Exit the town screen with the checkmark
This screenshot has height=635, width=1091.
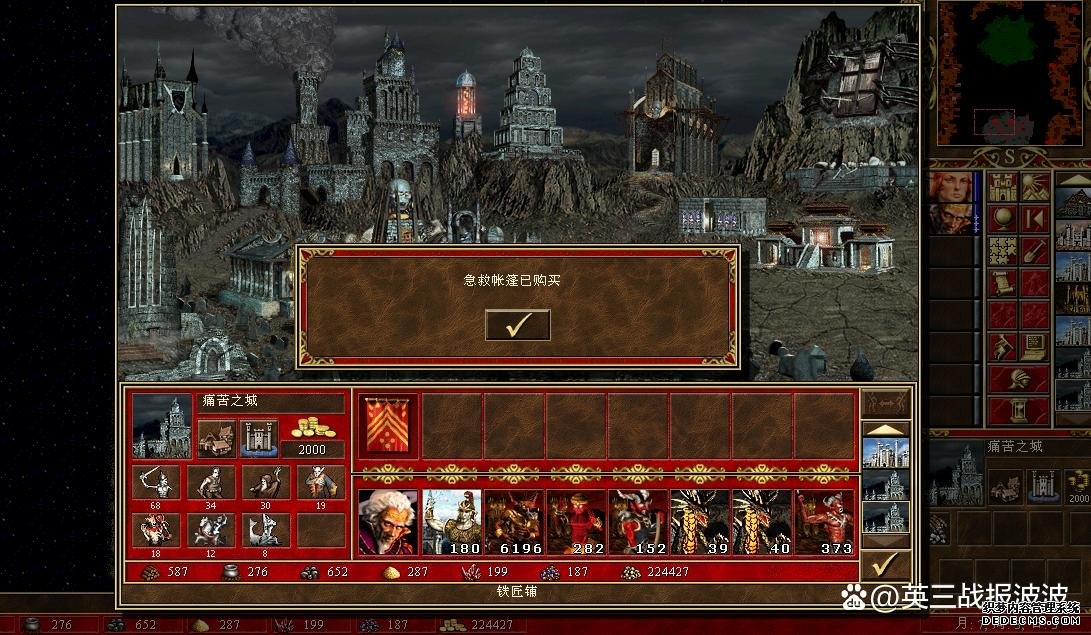pos(884,565)
